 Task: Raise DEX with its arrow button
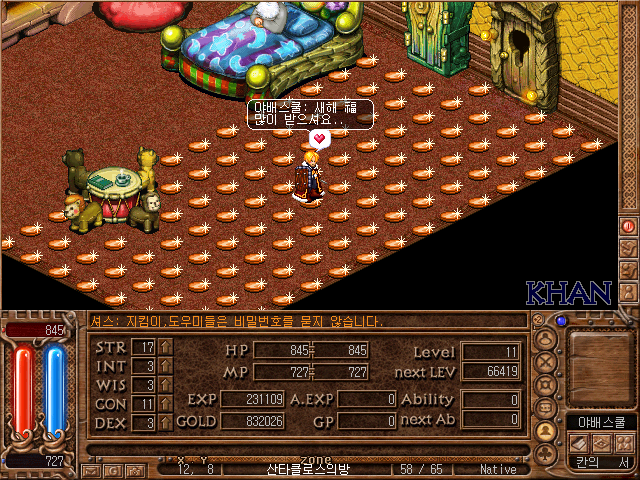coord(166,423)
